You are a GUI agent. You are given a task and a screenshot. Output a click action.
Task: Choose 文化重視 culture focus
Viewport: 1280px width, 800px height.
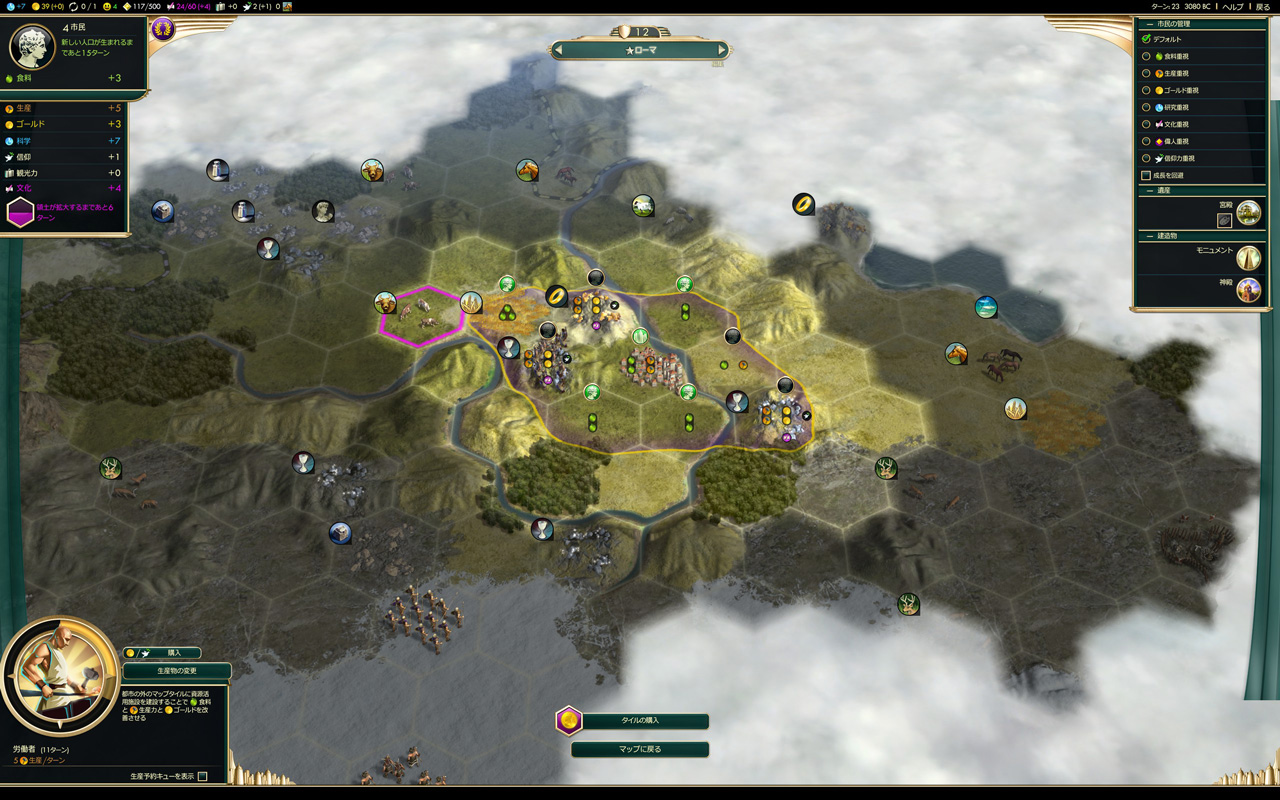1147,124
